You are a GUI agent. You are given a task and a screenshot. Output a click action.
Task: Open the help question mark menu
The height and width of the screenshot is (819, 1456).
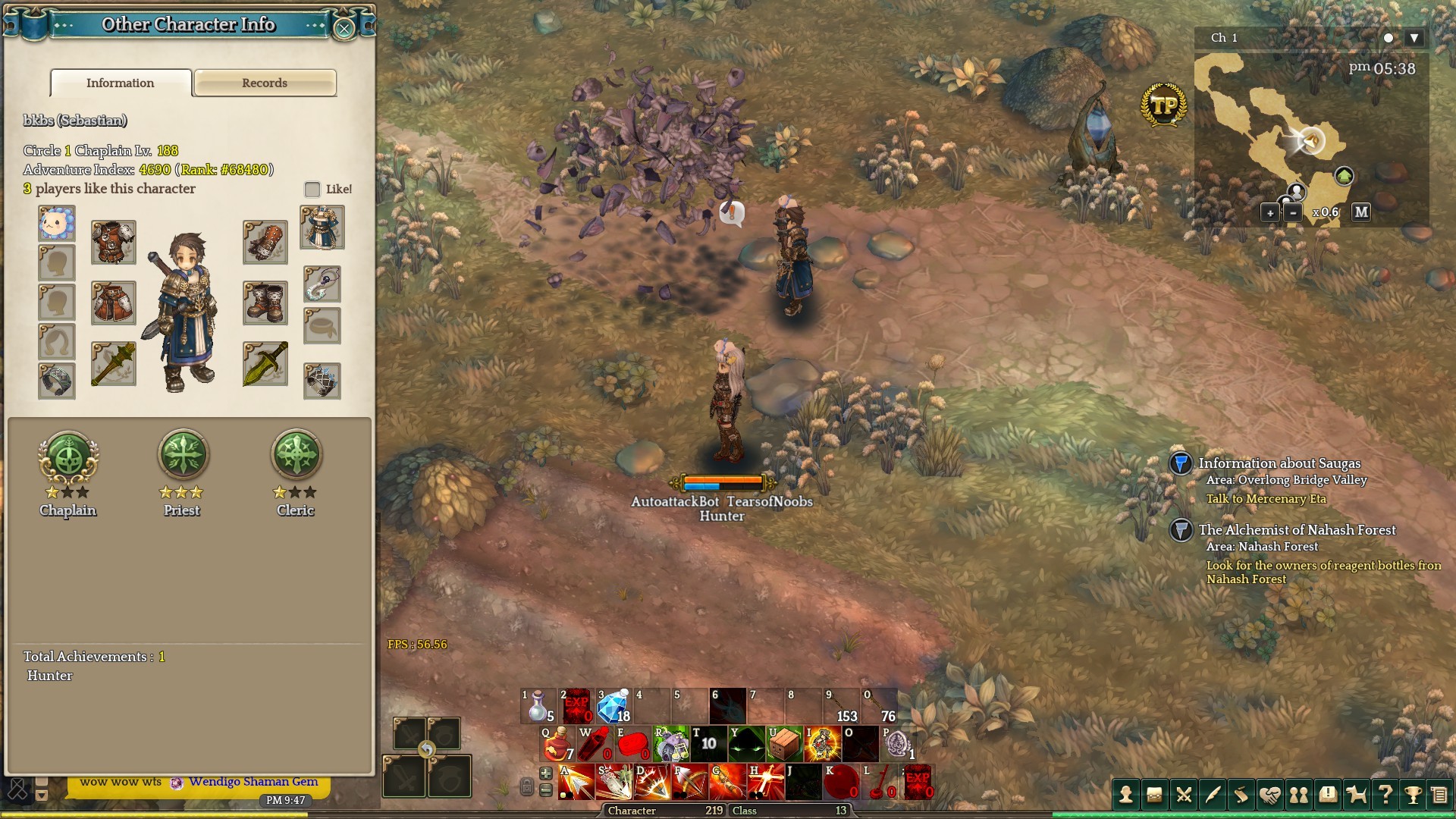coord(1385,794)
